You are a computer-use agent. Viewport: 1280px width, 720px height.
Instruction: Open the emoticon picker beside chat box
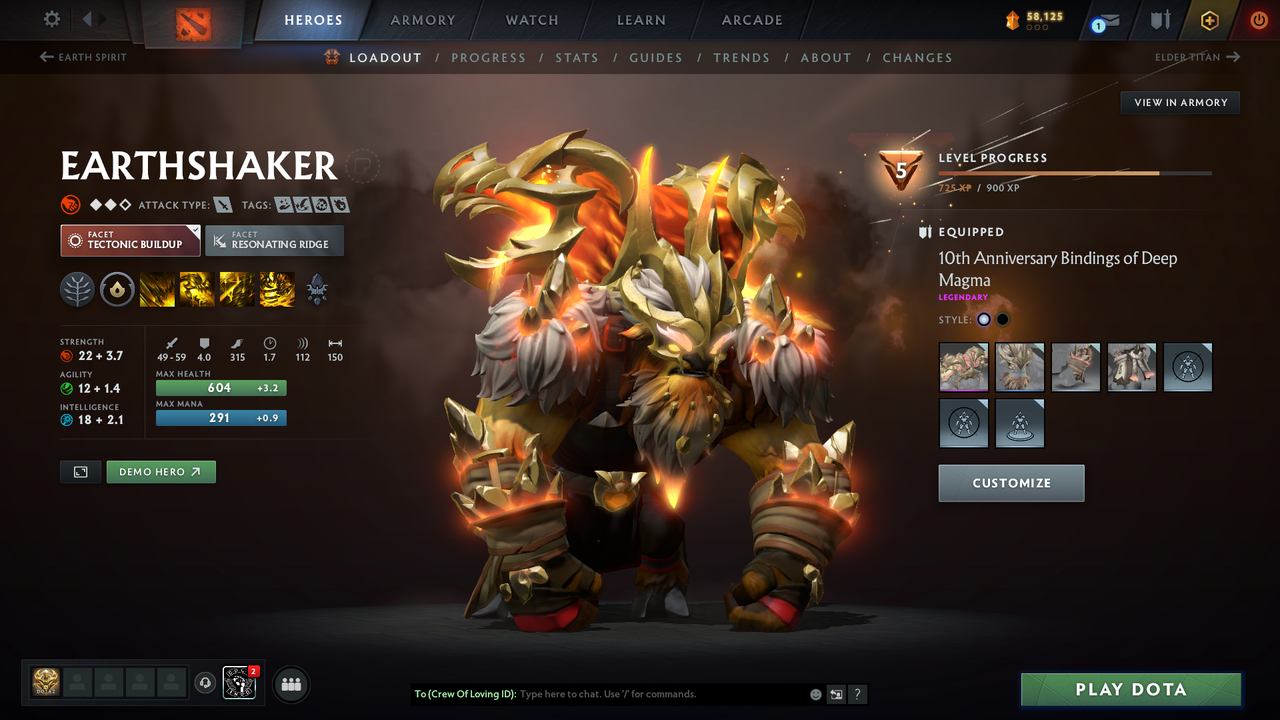[x=814, y=693]
